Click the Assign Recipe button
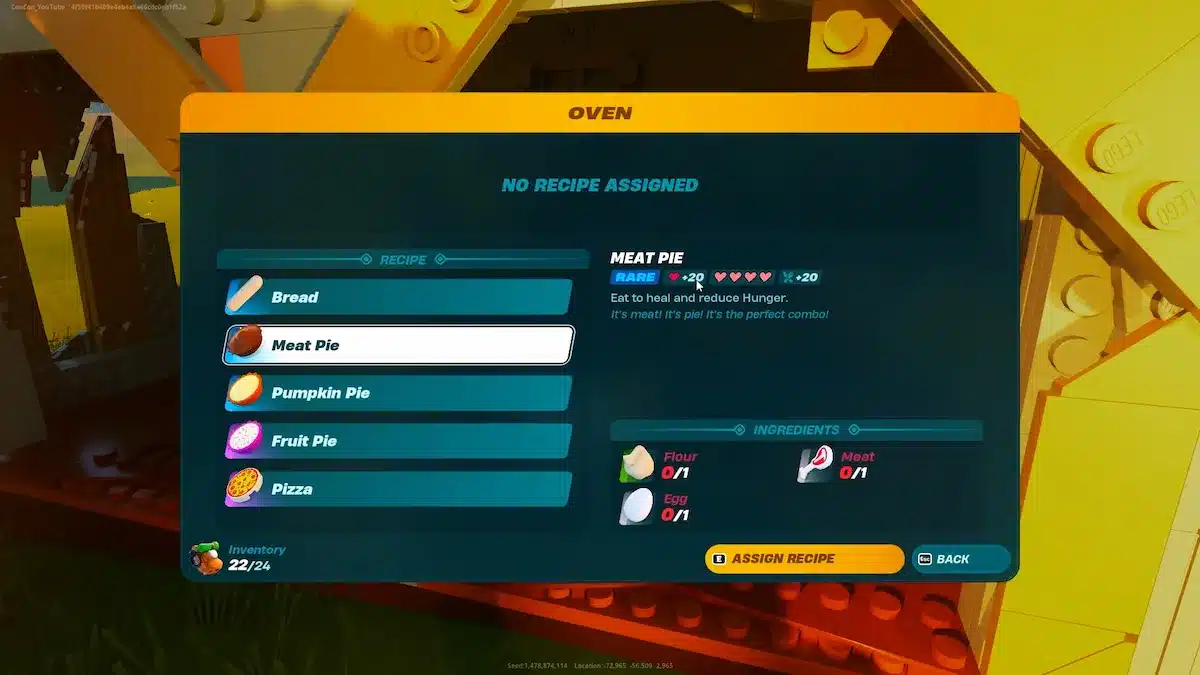 [804, 559]
